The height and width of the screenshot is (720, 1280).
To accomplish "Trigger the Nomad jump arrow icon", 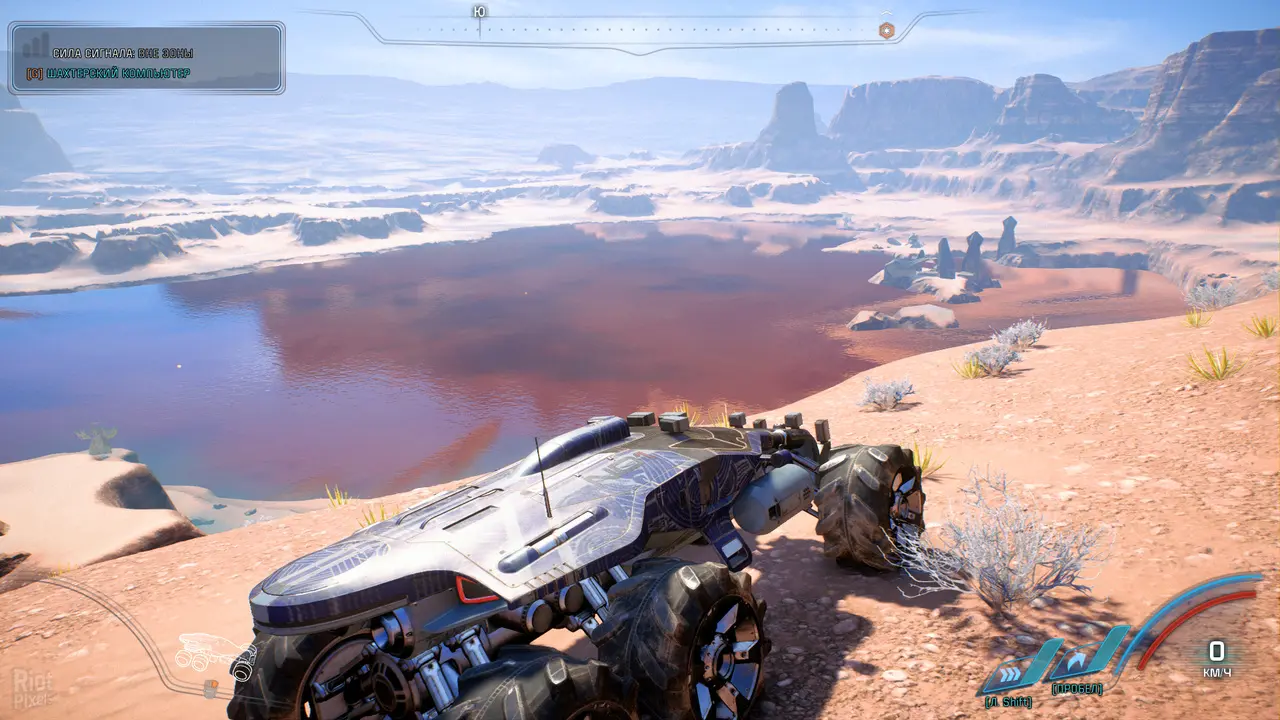I will [1077, 661].
